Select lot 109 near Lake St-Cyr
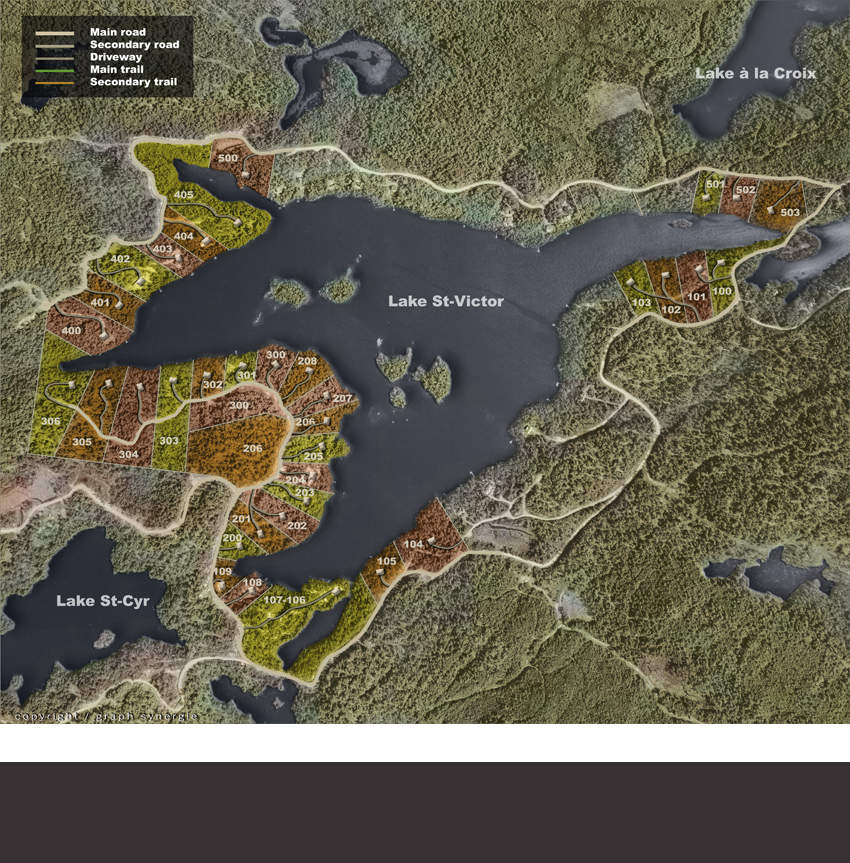 (222, 572)
